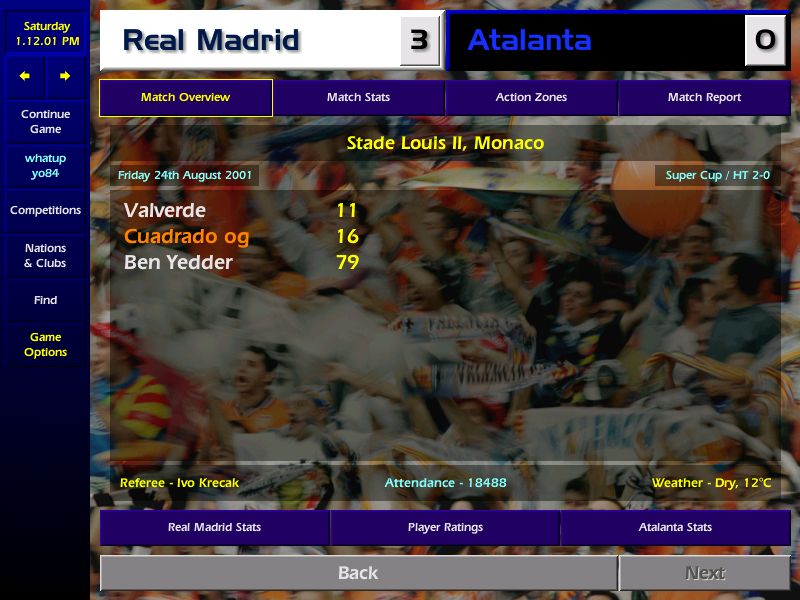
Task: Open the whatup yo84 manager menu
Action: click(x=45, y=166)
